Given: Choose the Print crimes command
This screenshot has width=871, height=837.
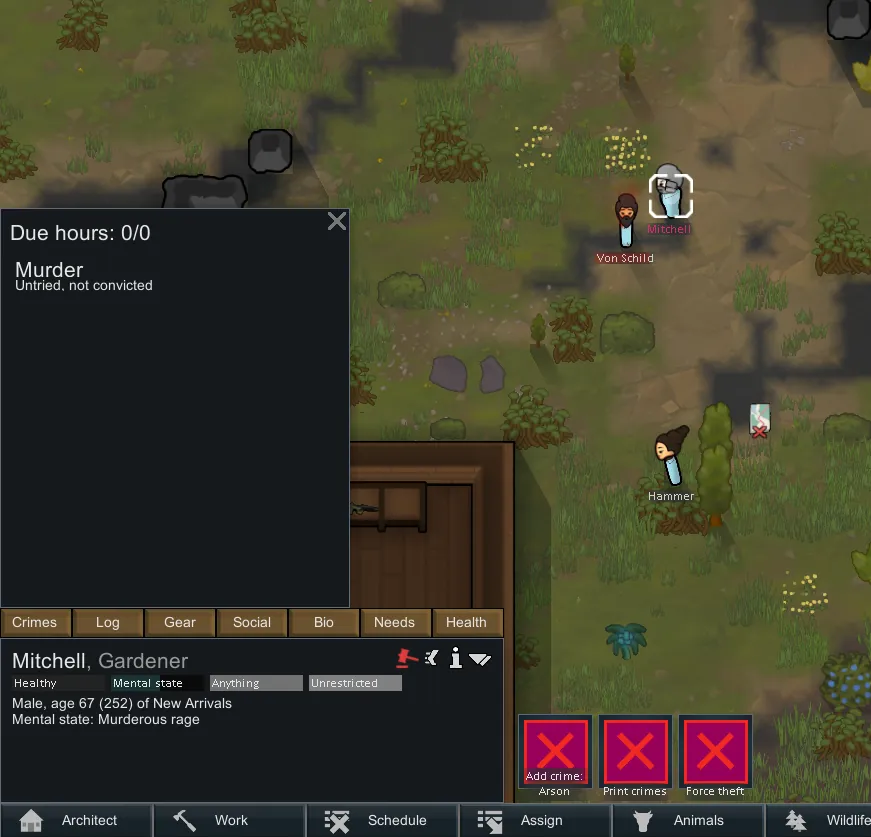Looking at the screenshot, I should click(635, 751).
